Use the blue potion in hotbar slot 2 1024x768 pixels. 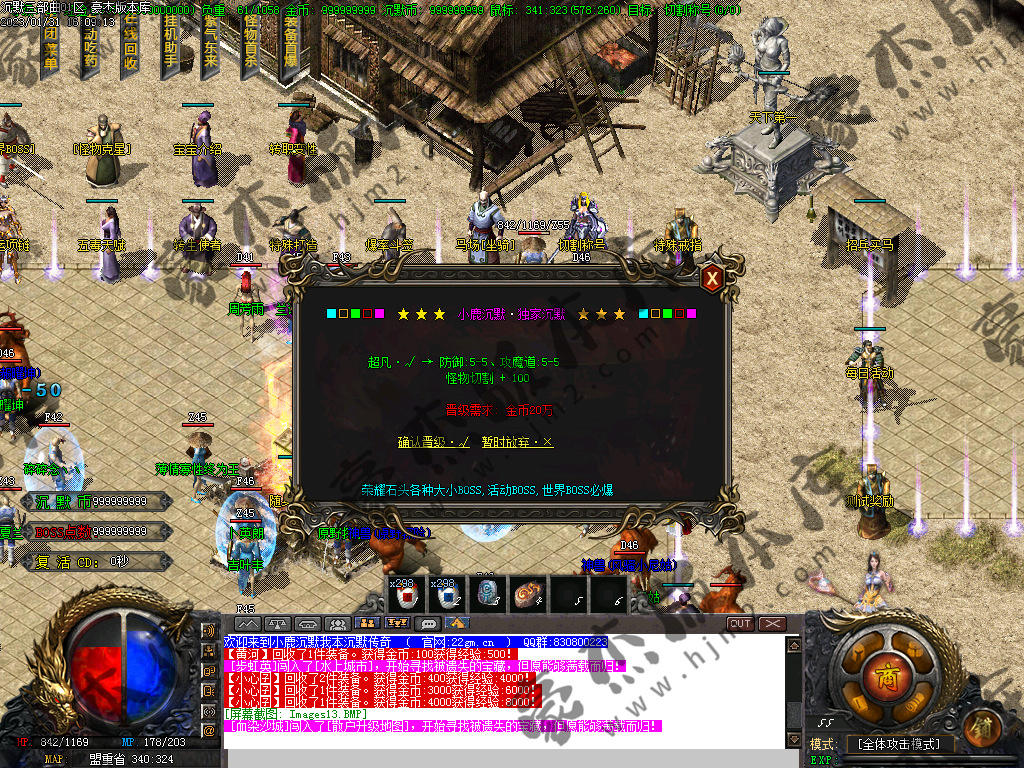[447, 595]
